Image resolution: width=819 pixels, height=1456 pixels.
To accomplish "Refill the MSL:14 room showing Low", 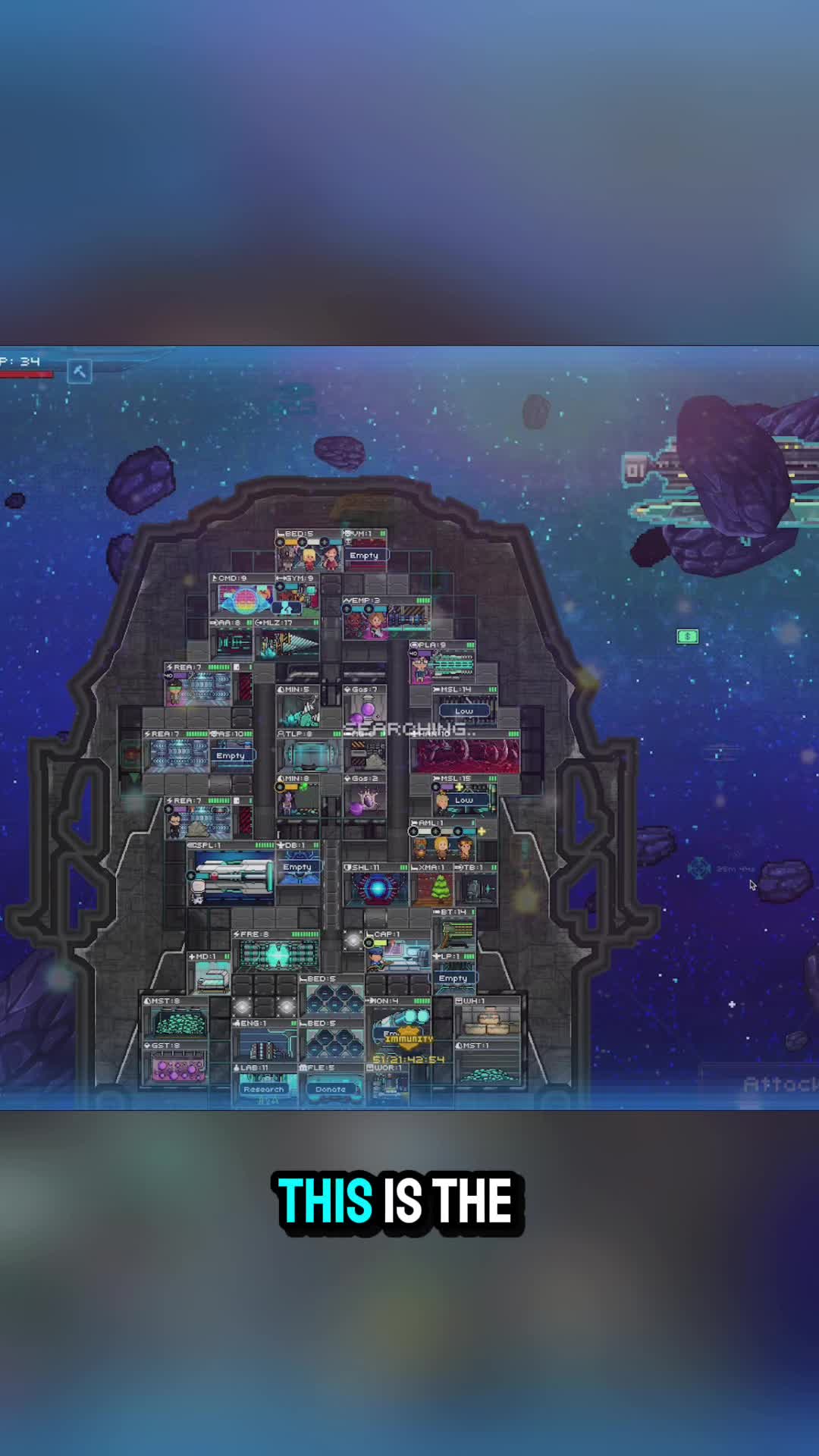I will [x=464, y=711].
